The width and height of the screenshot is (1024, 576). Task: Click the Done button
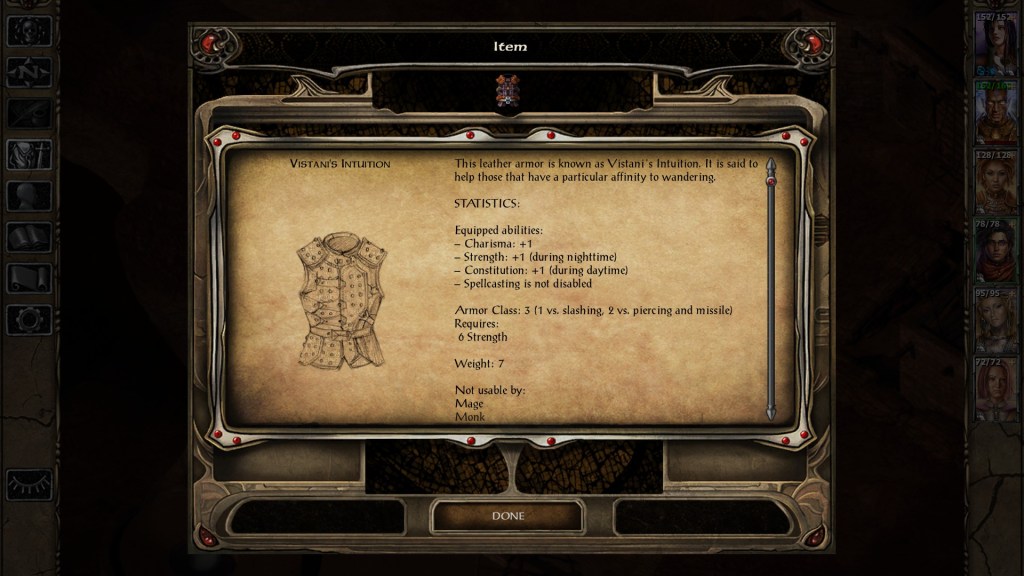(507, 516)
